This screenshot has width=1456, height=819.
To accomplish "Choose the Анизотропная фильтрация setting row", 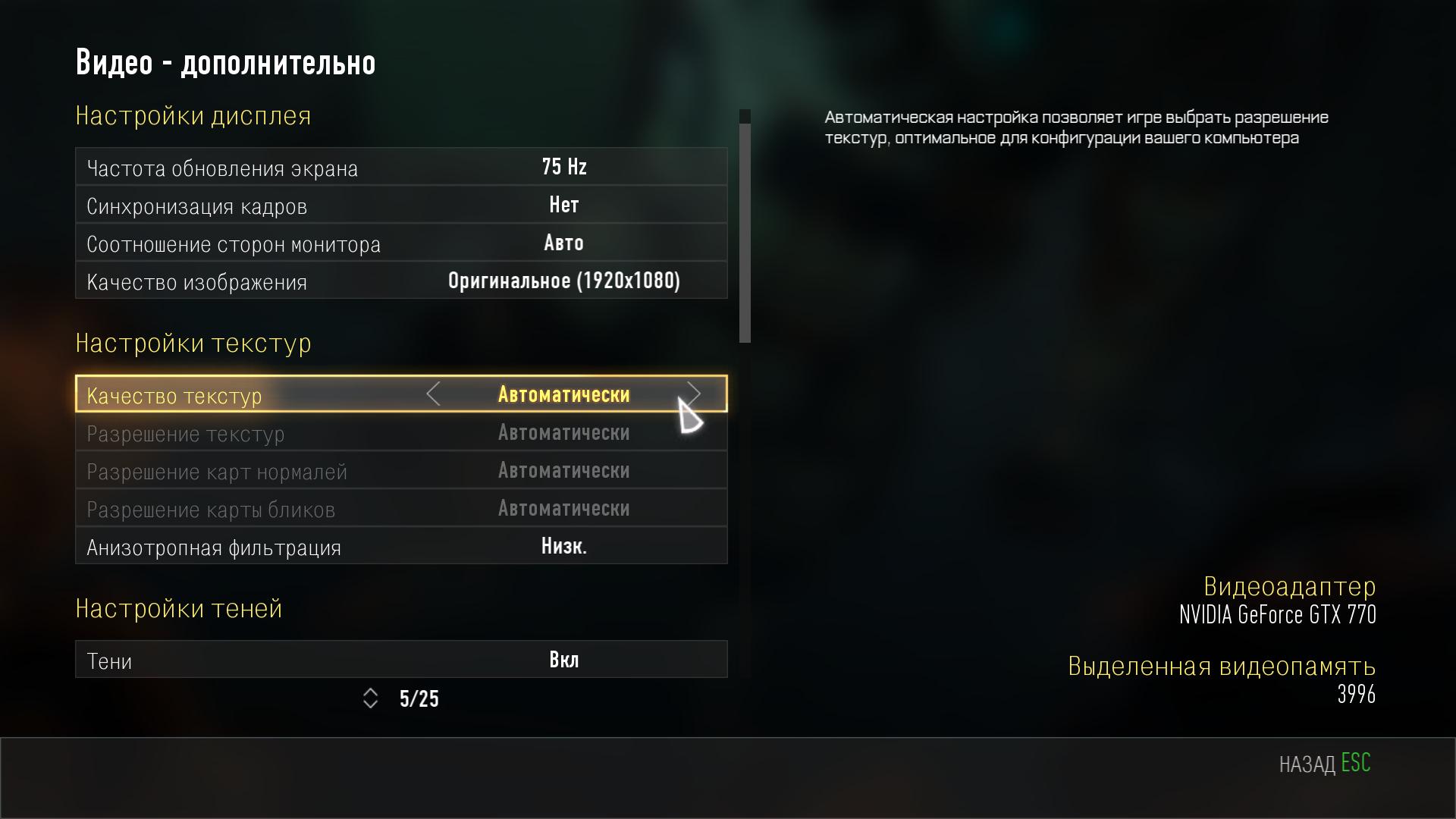I will (x=401, y=546).
